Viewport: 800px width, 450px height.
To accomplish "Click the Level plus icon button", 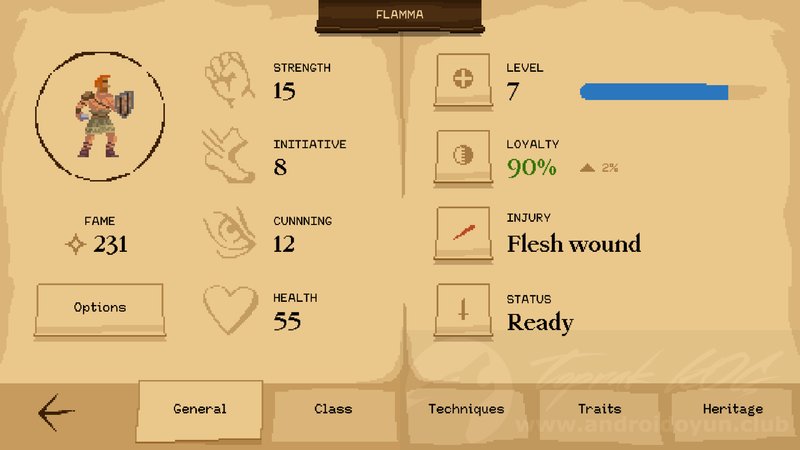I will (463, 80).
